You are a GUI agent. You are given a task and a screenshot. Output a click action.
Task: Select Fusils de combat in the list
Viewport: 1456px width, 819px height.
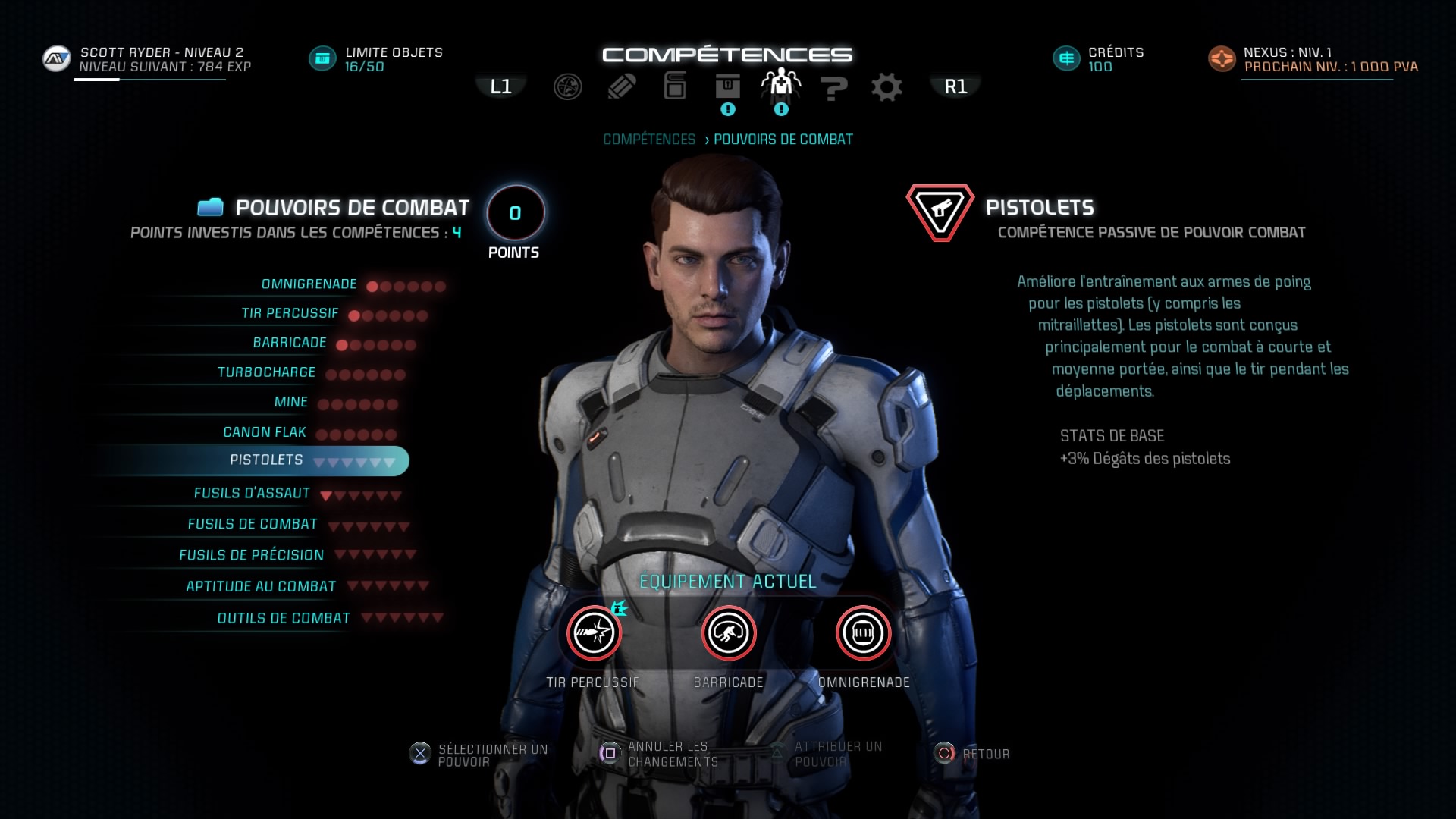[x=253, y=525]
